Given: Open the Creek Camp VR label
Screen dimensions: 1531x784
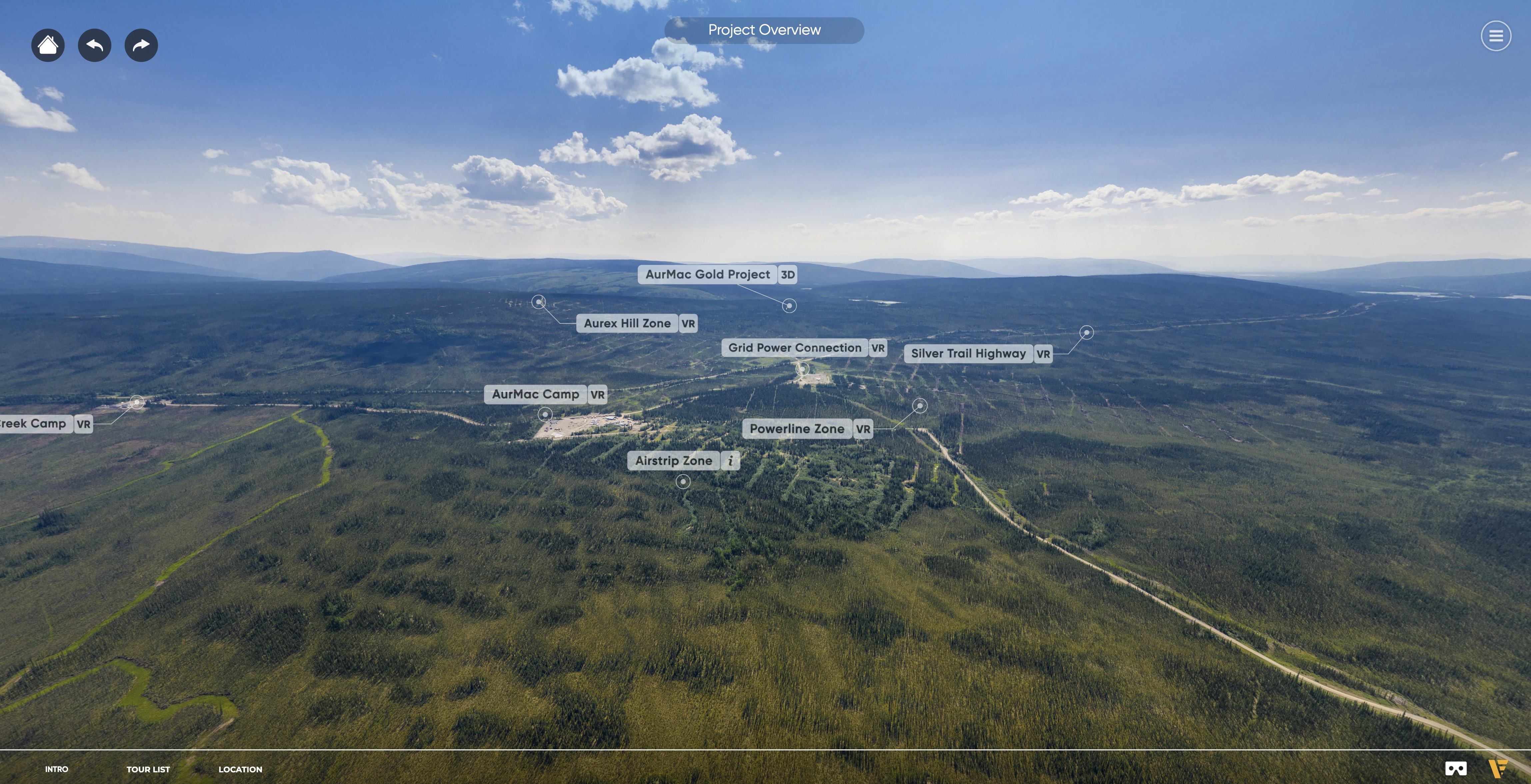Looking at the screenshot, I should coord(45,424).
